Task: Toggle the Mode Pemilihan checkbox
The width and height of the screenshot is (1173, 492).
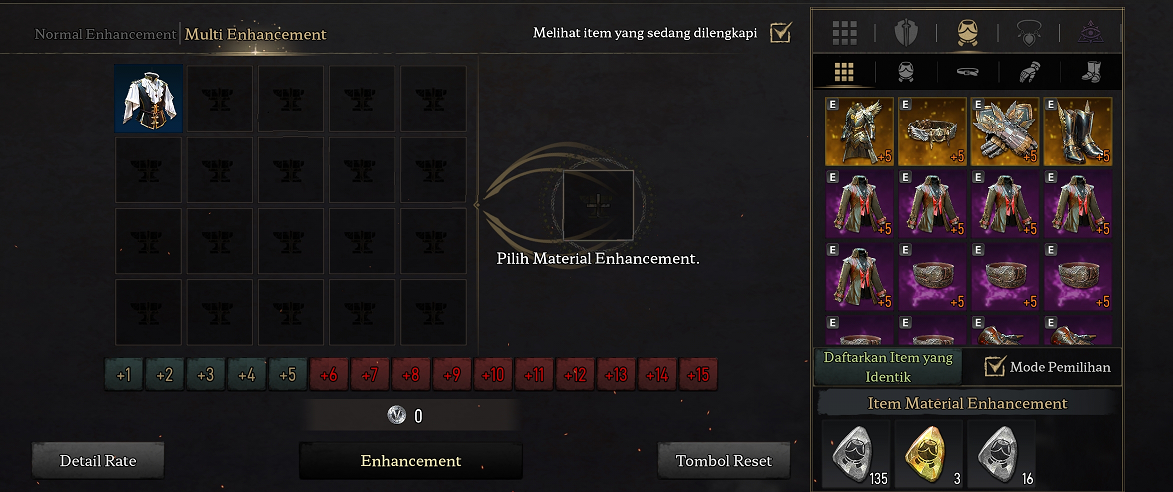Action: [995, 367]
